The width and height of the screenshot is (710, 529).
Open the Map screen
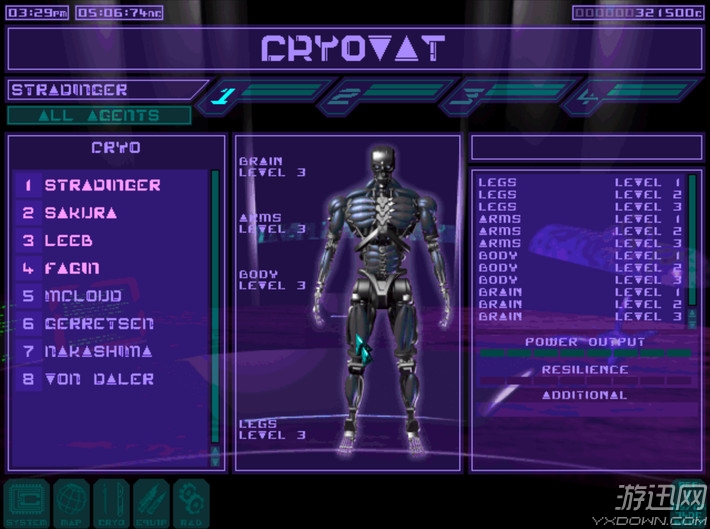pos(68,503)
